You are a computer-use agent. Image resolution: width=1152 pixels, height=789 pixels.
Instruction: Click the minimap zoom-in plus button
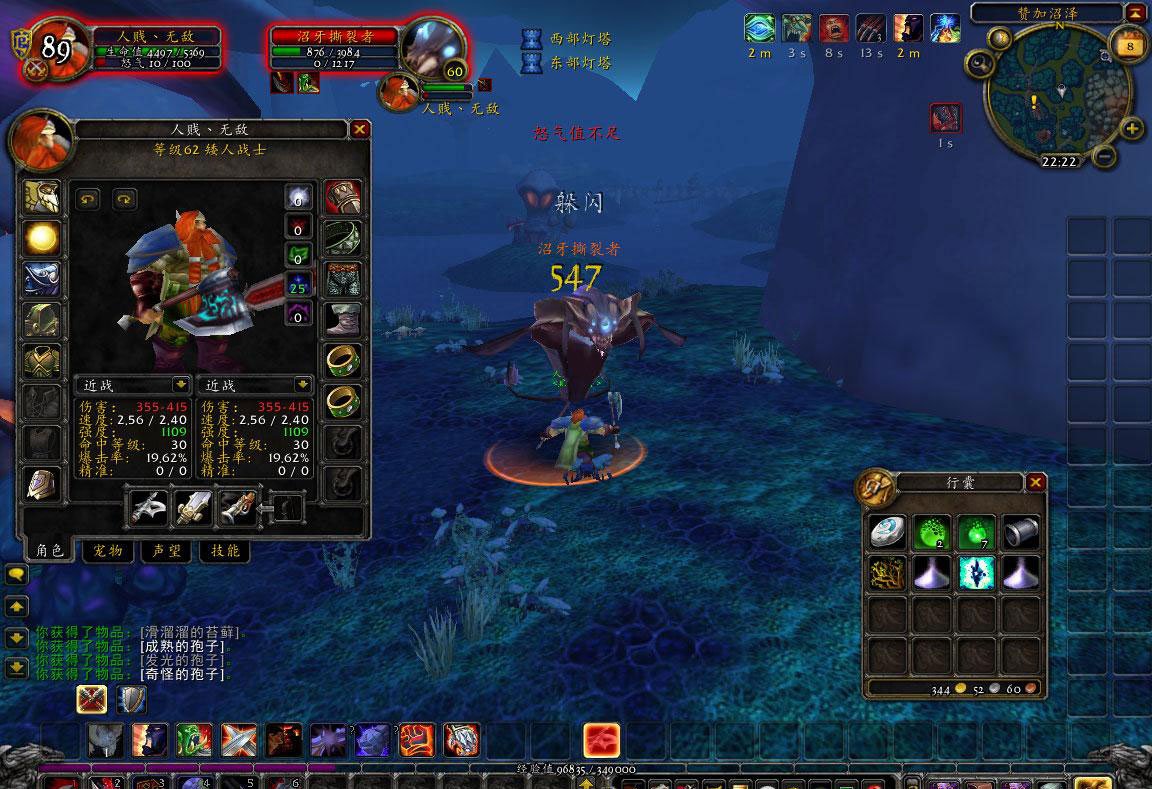[x=1132, y=128]
